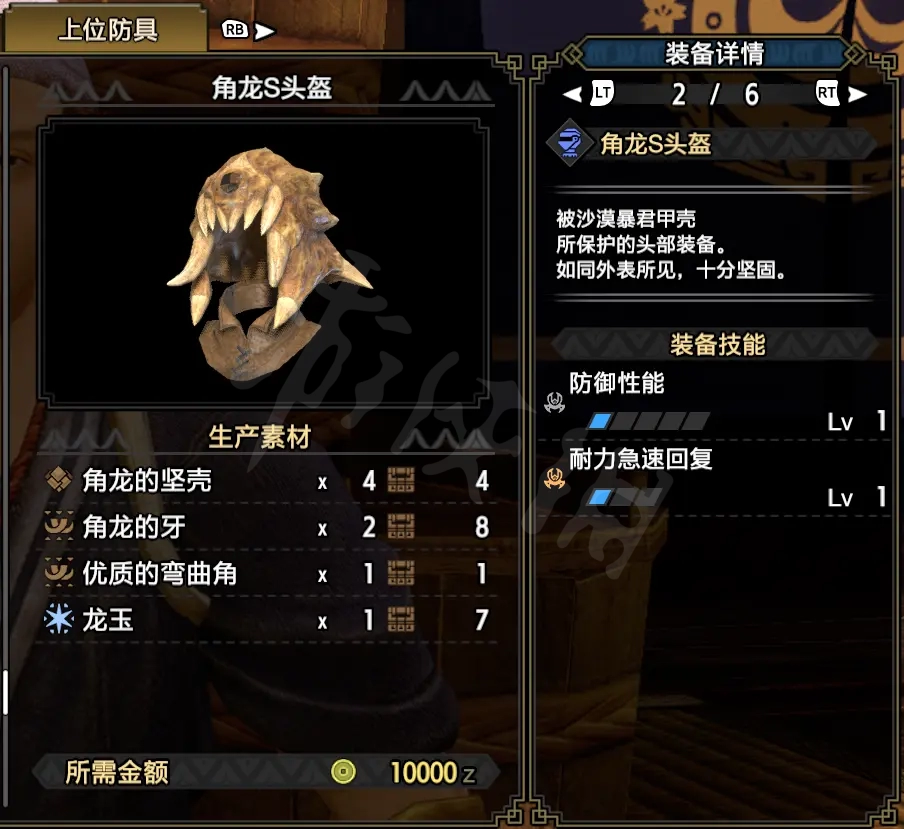Choose the 优质的弯曲角 material row
The width and height of the screenshot is (904, 829).
click(266, 573)
